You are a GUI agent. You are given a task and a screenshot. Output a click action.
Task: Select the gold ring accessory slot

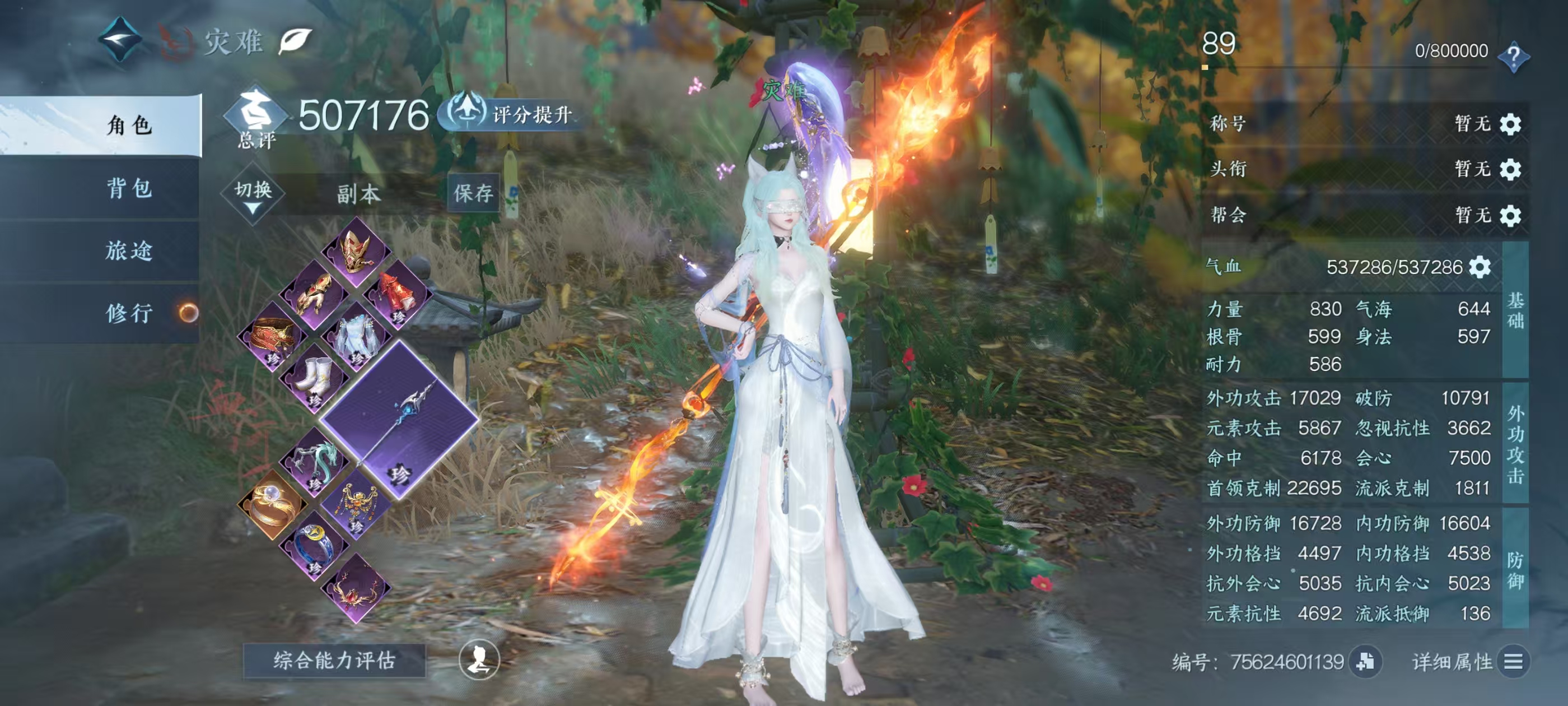pyautogui.click(x=272, y=504)
